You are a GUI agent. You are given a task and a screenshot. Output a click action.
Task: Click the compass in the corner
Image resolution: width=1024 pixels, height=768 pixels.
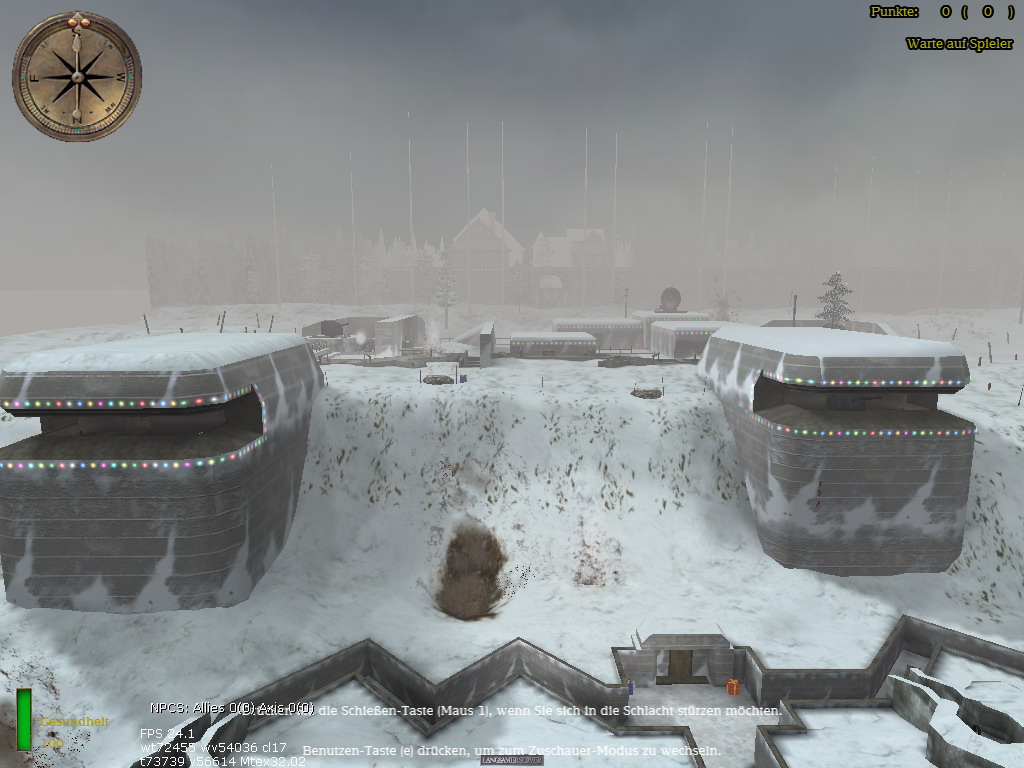[77, 76]
